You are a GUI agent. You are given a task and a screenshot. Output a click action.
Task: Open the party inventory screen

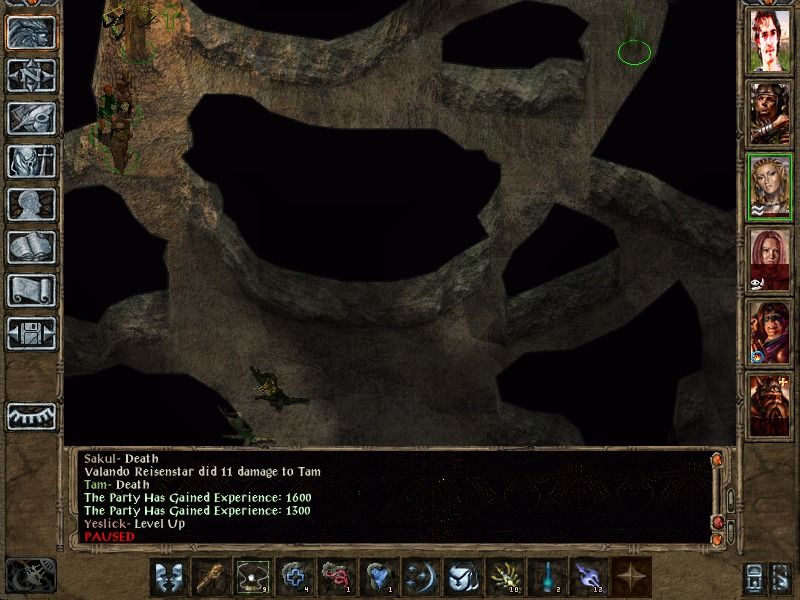click(31, 161)
